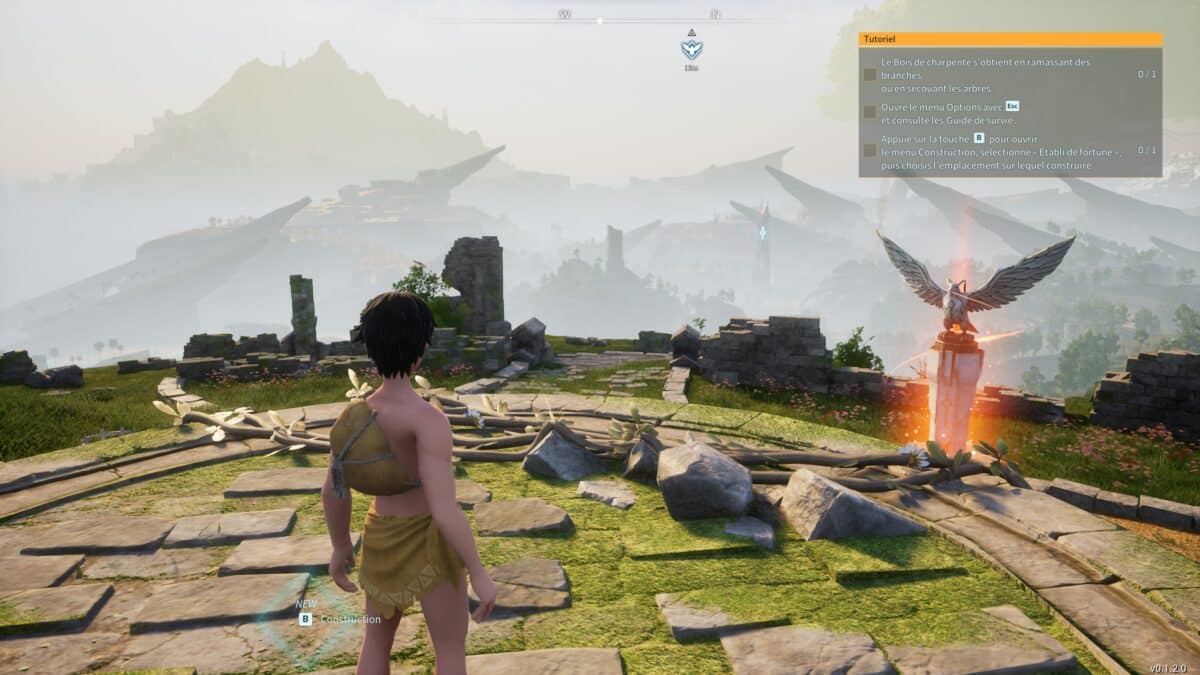Tick the Guide de survie objective checkbox
The width and height of the screenshot is (1200, 675).
[870, 112]
